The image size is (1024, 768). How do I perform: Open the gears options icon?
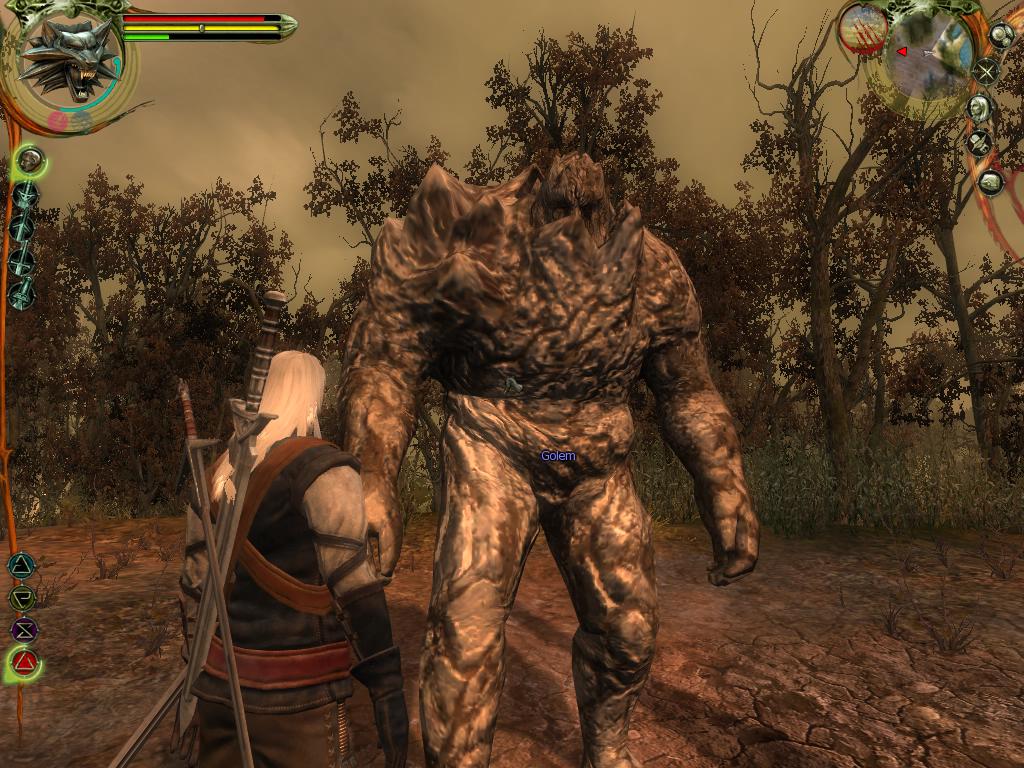1001,35
